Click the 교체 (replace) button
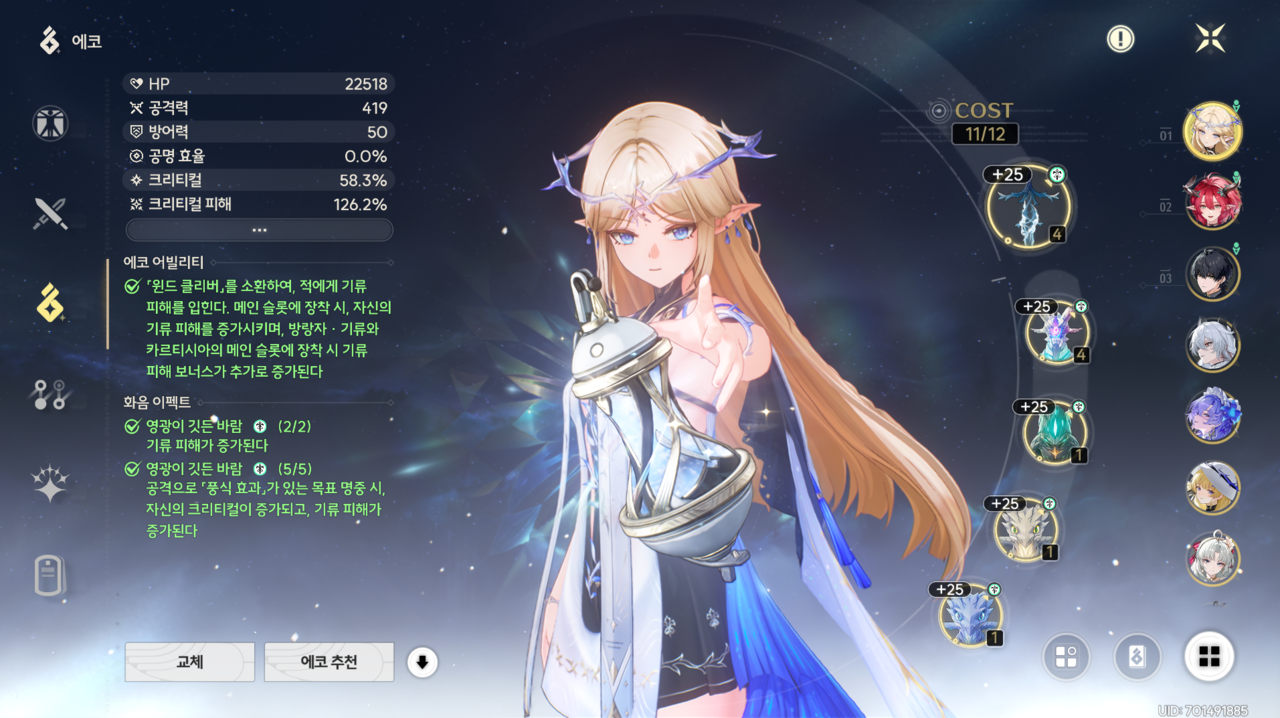Viewport: 1280px width, 718px height. pyautogui.click(x=189, y=662)
